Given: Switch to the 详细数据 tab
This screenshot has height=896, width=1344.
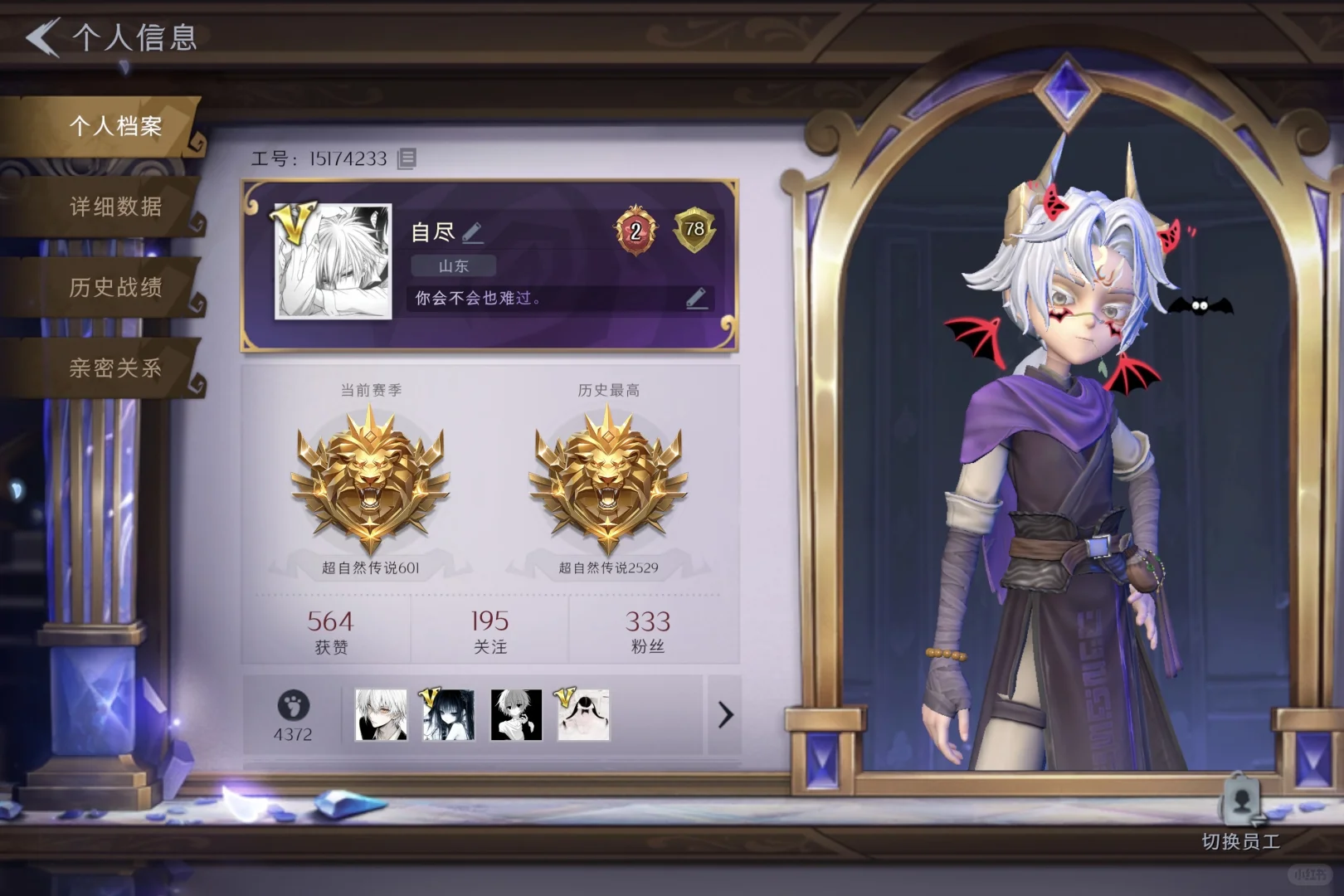Looking at the screenshot, I should coord(116,210).
